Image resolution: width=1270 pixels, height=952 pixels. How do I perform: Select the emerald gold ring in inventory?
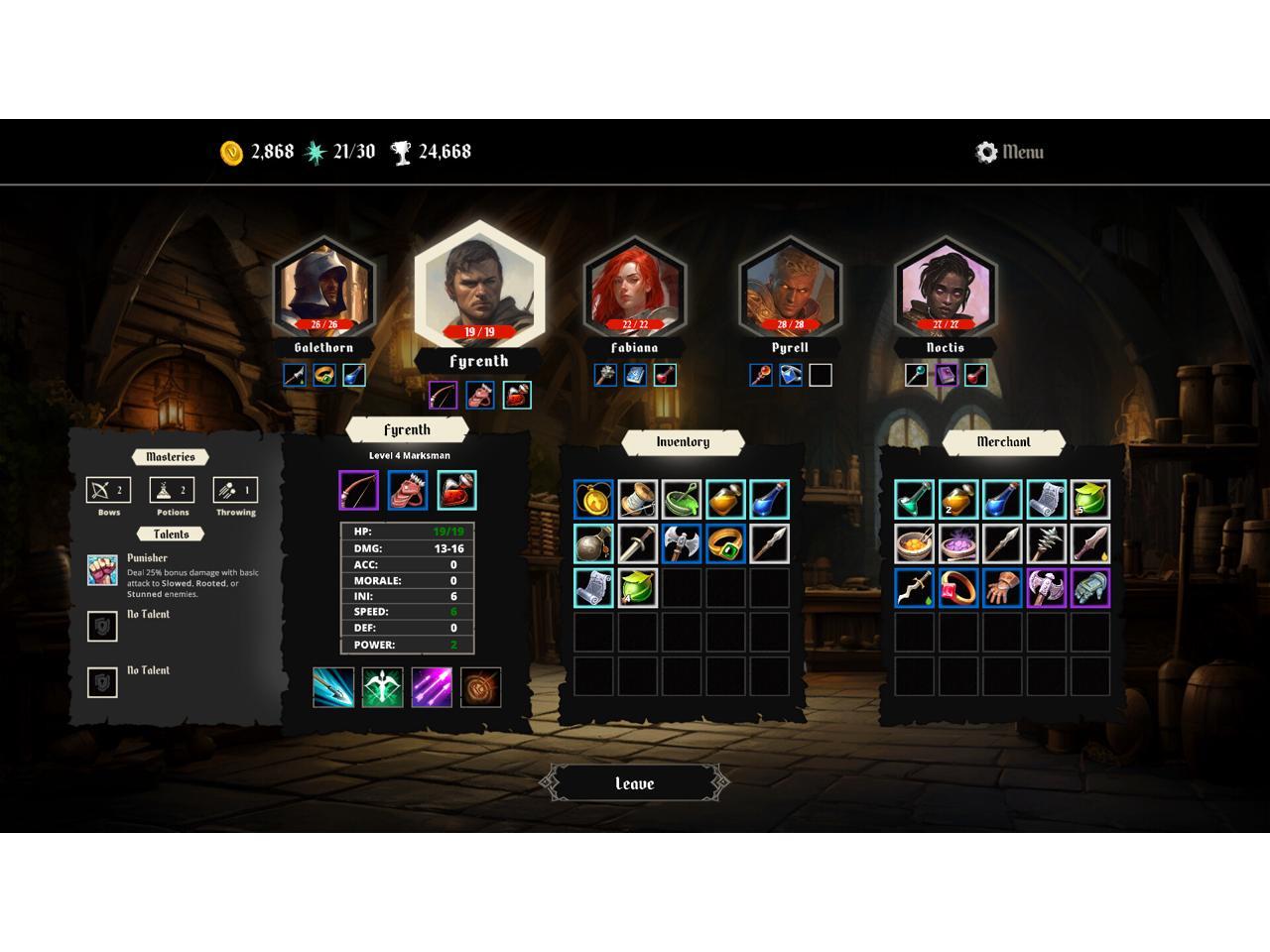pos(725,543)
